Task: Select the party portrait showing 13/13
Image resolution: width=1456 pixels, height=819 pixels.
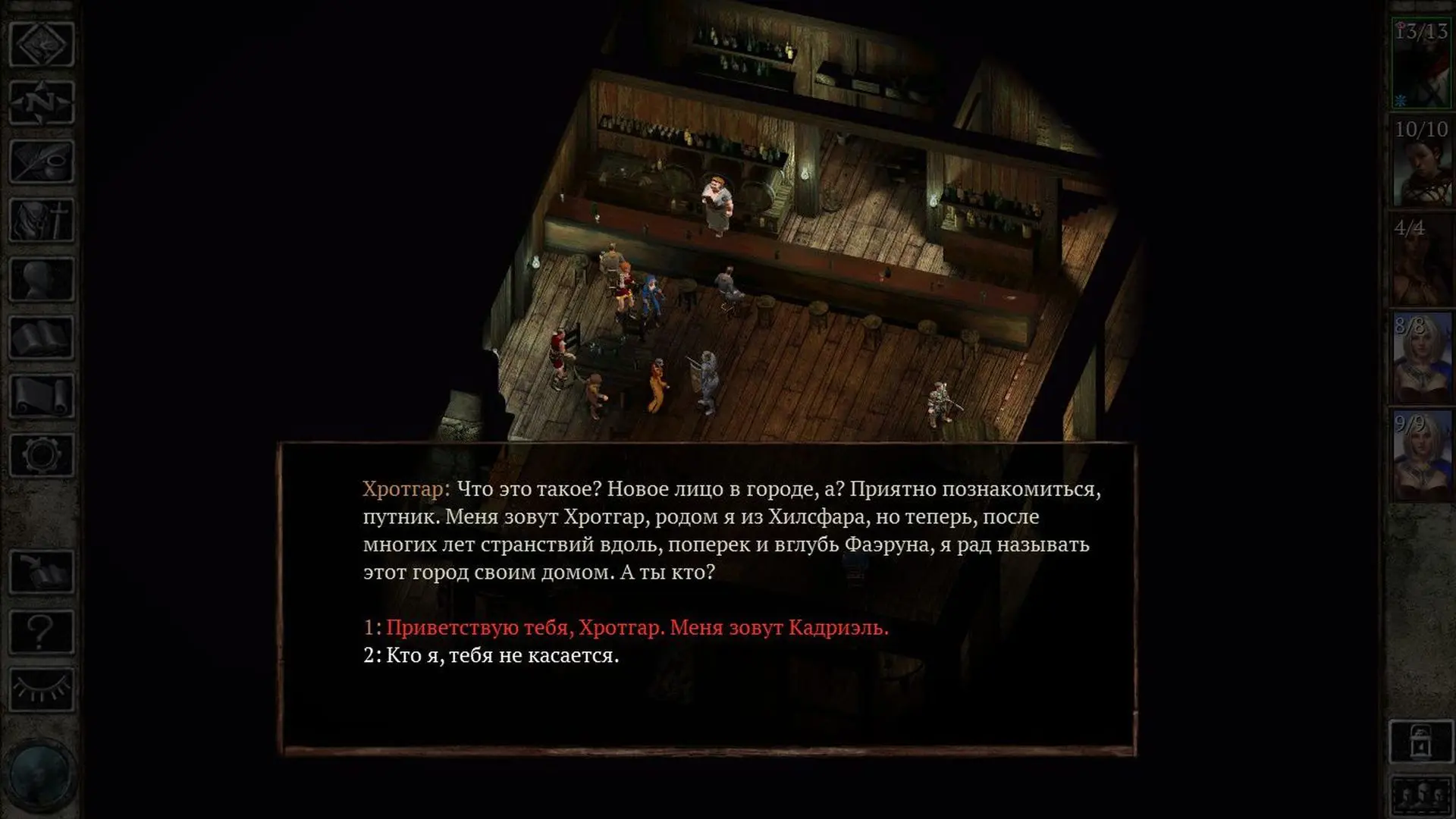Action: 1421,64
